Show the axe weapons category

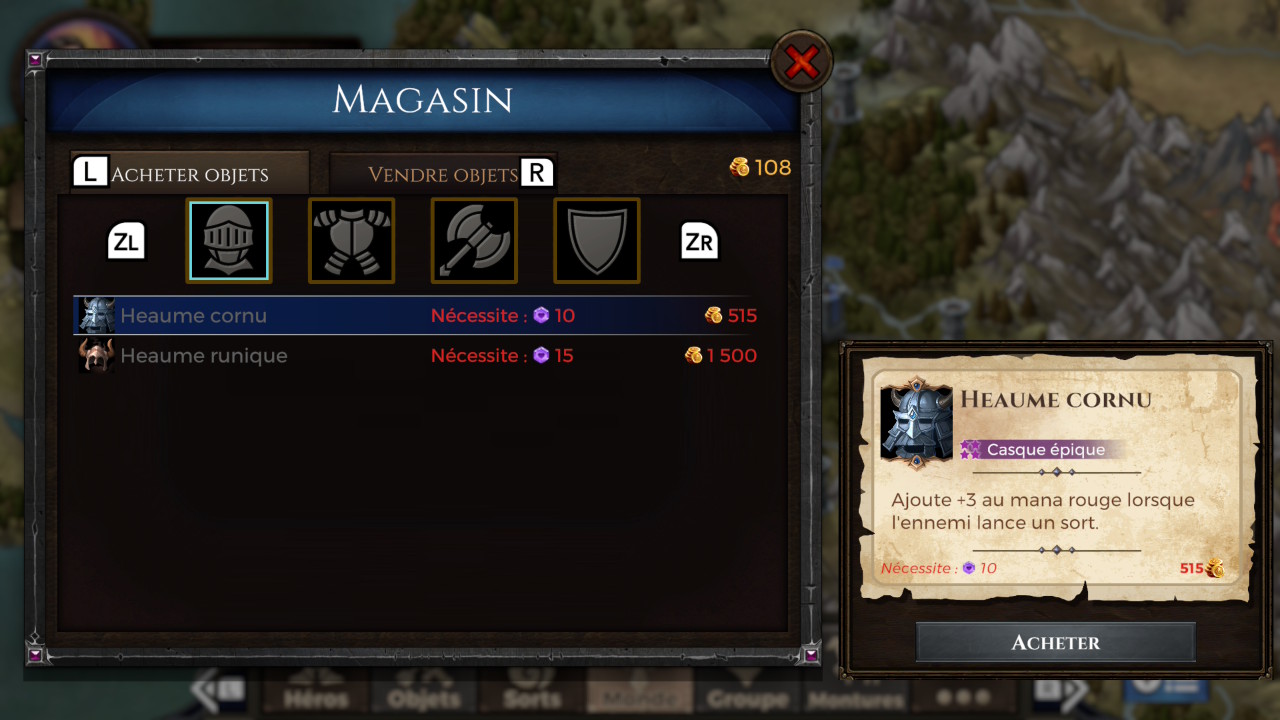click(474, 241)
